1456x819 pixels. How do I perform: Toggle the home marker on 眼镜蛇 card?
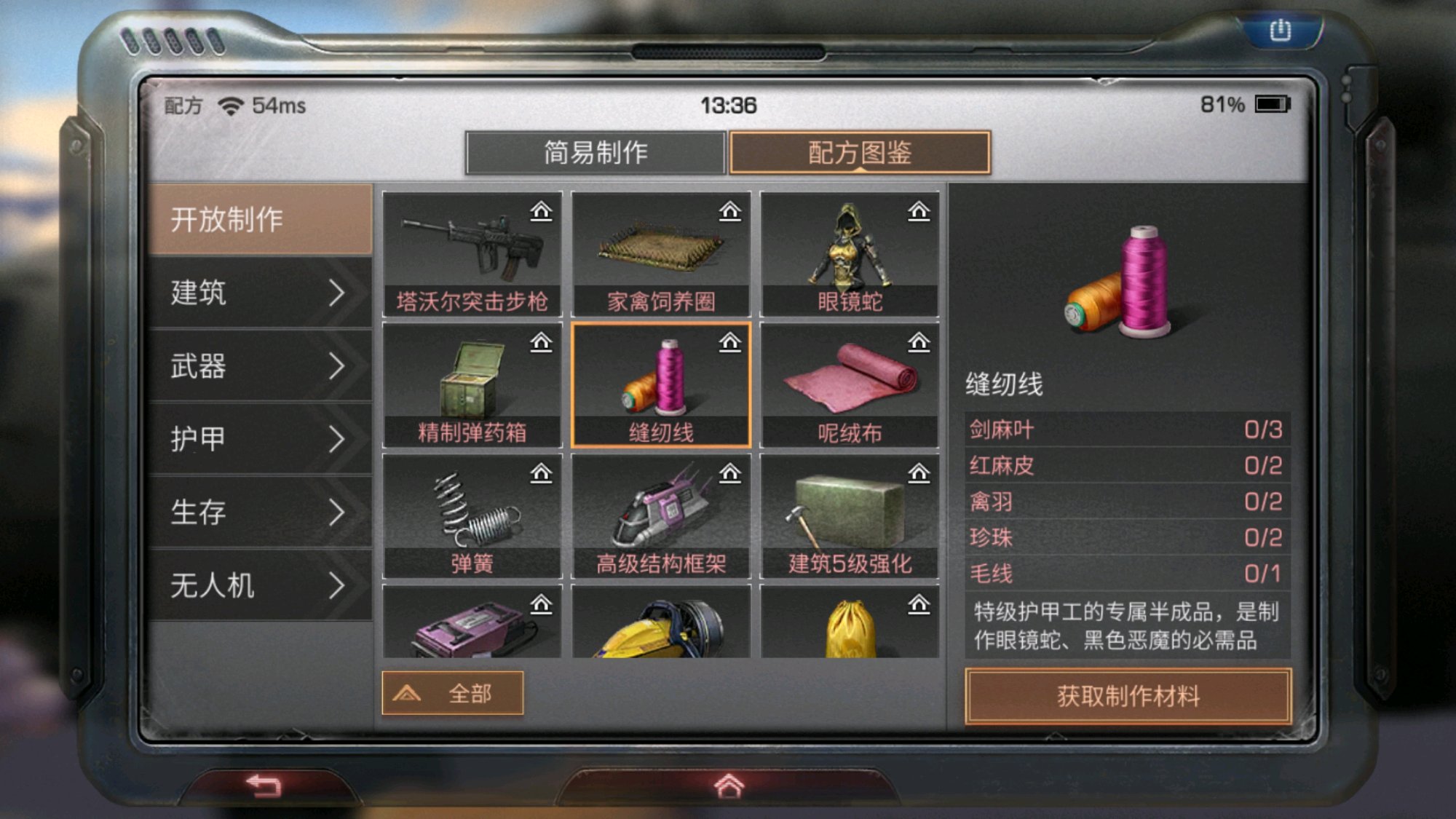(919, 210)
